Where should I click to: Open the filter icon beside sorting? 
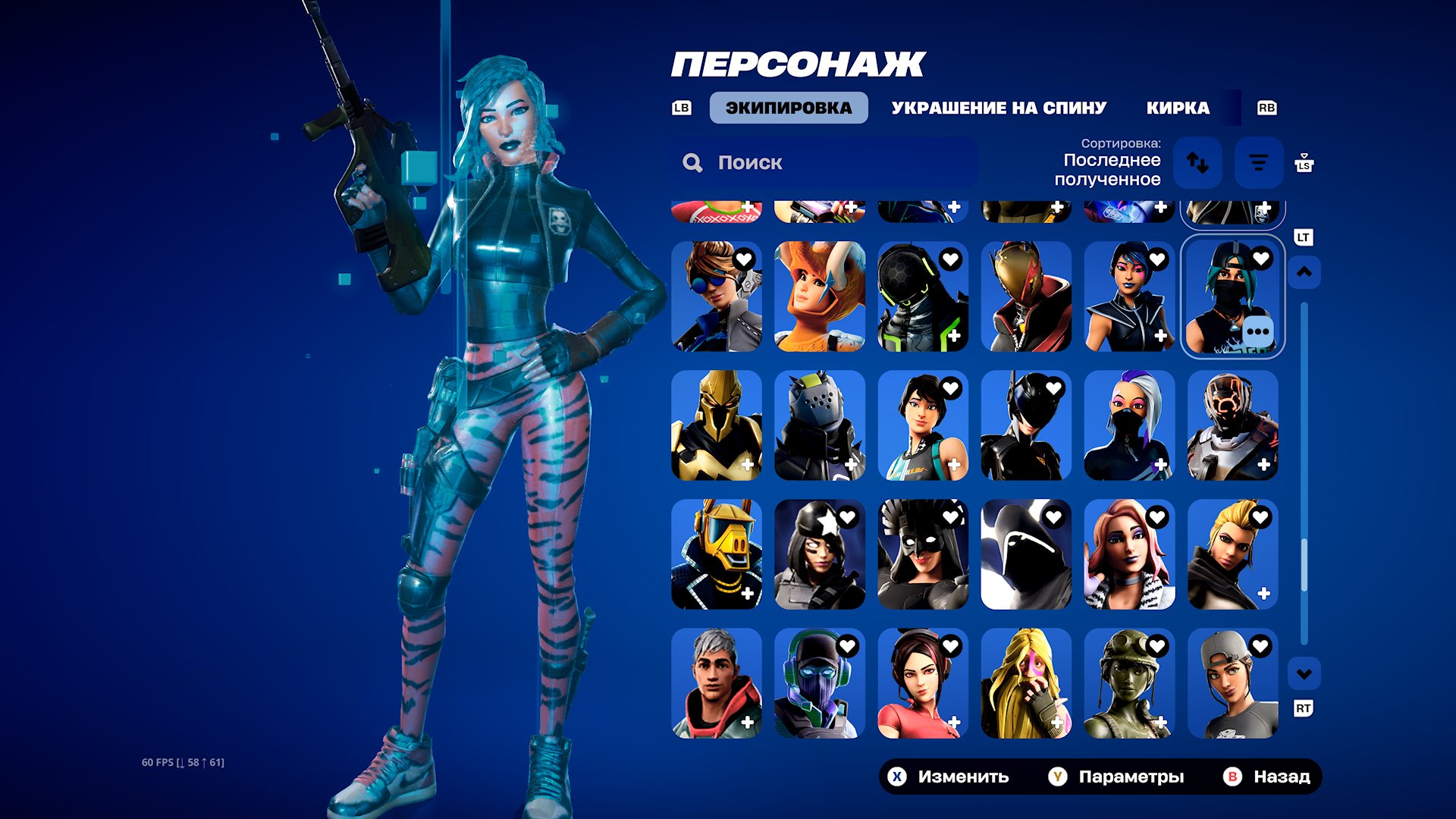[1258, 162]
